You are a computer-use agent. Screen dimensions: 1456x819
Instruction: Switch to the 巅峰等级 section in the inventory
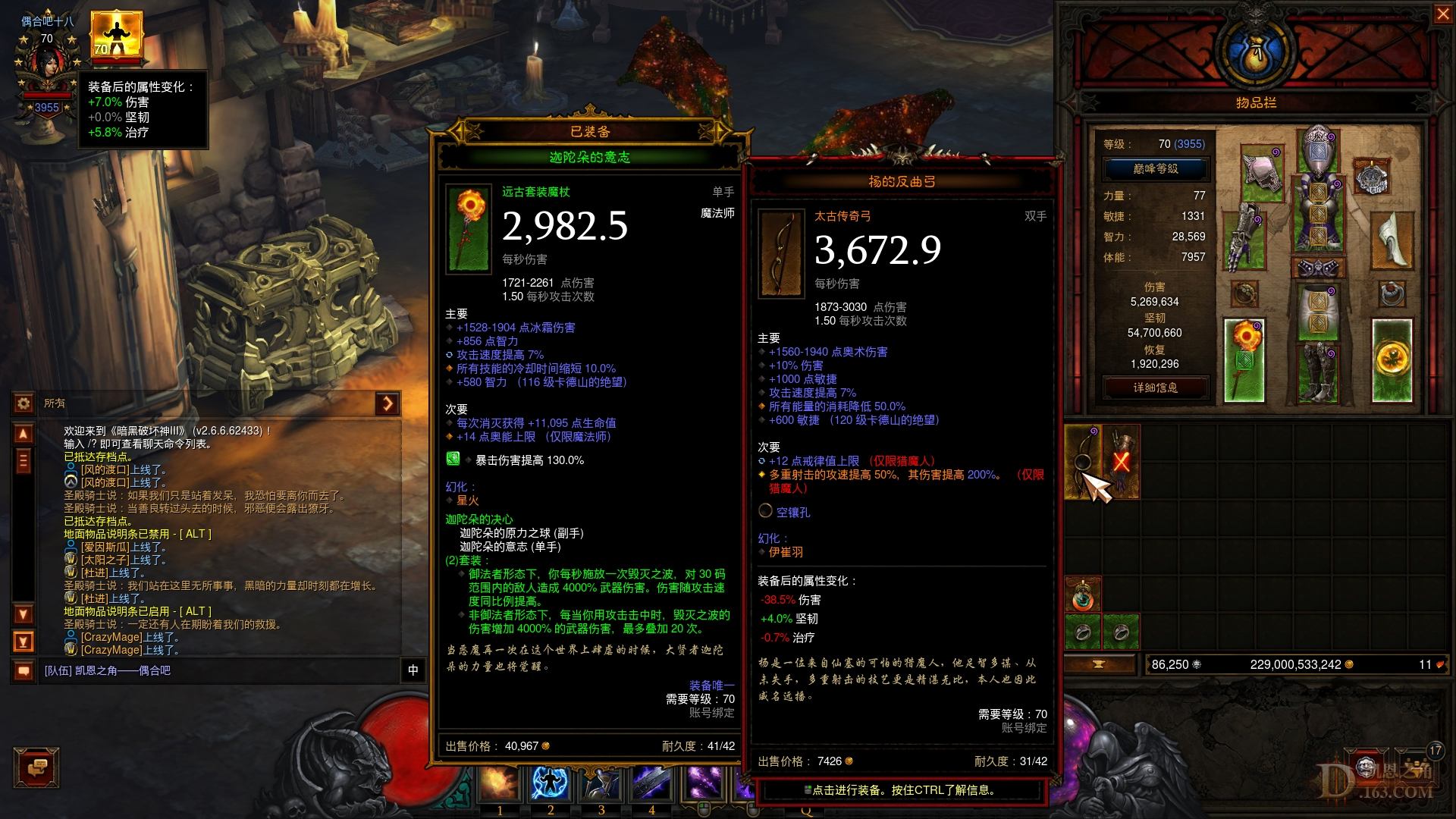click(1156, 168)
